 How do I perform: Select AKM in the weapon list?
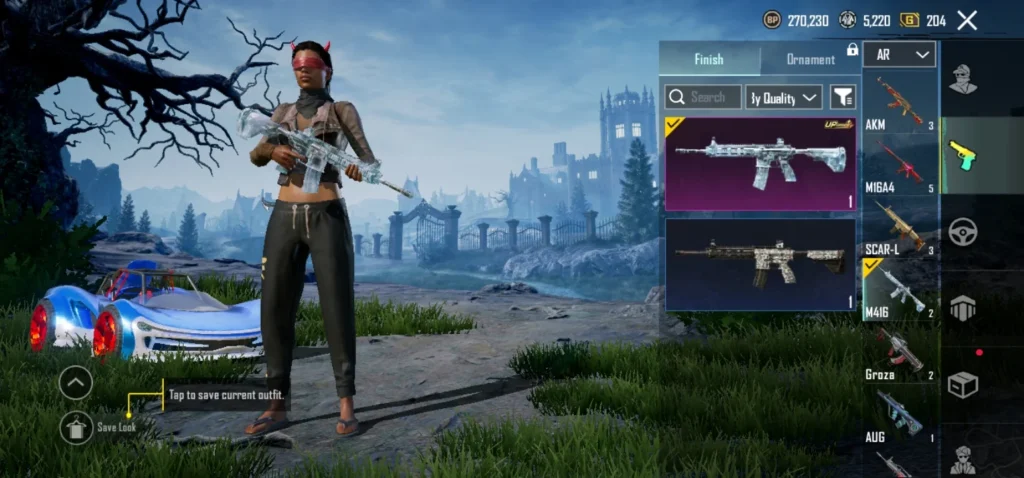900,105
